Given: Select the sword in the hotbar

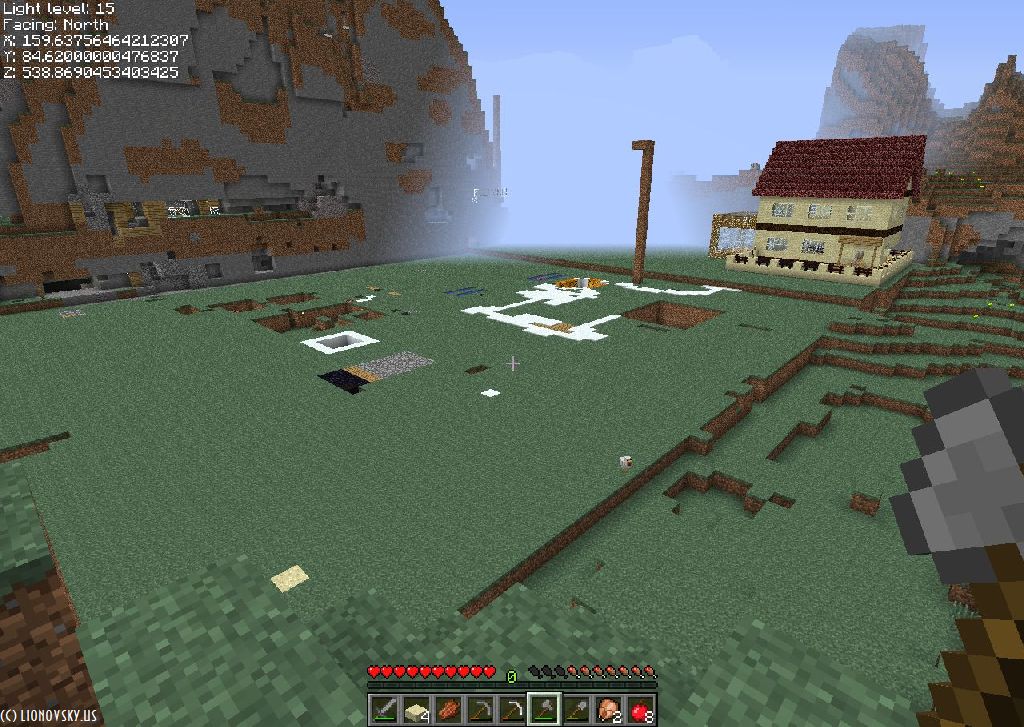Looking at the screenshot, I should pyautogui.click(x=384, y=709).
